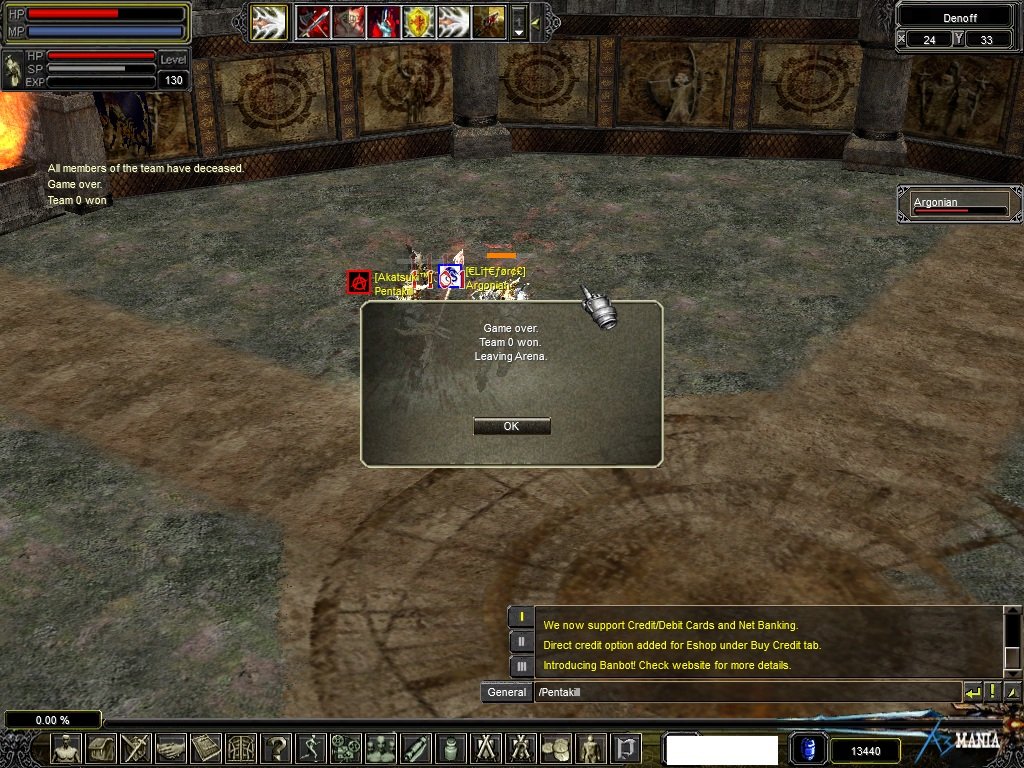Viewport: 1024px width, 768px height.
Task: Open chat tab I
Action: 521,618
